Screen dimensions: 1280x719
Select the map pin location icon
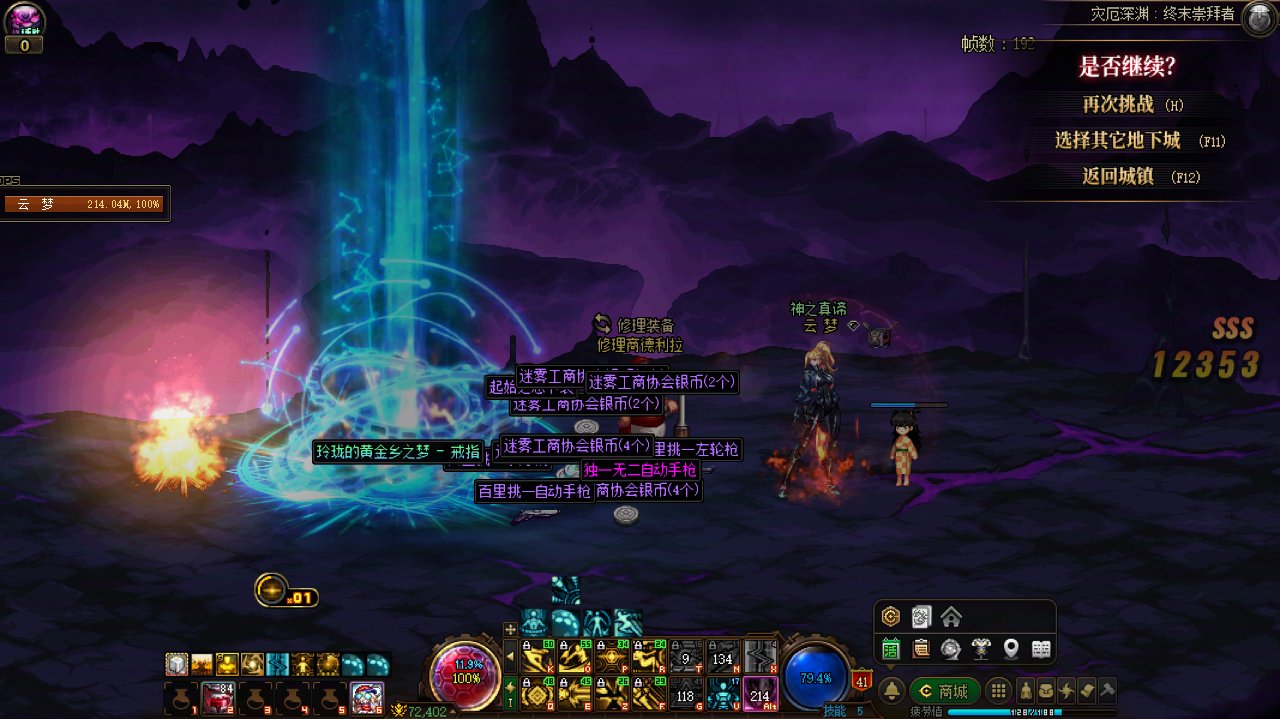[1011, 650]
